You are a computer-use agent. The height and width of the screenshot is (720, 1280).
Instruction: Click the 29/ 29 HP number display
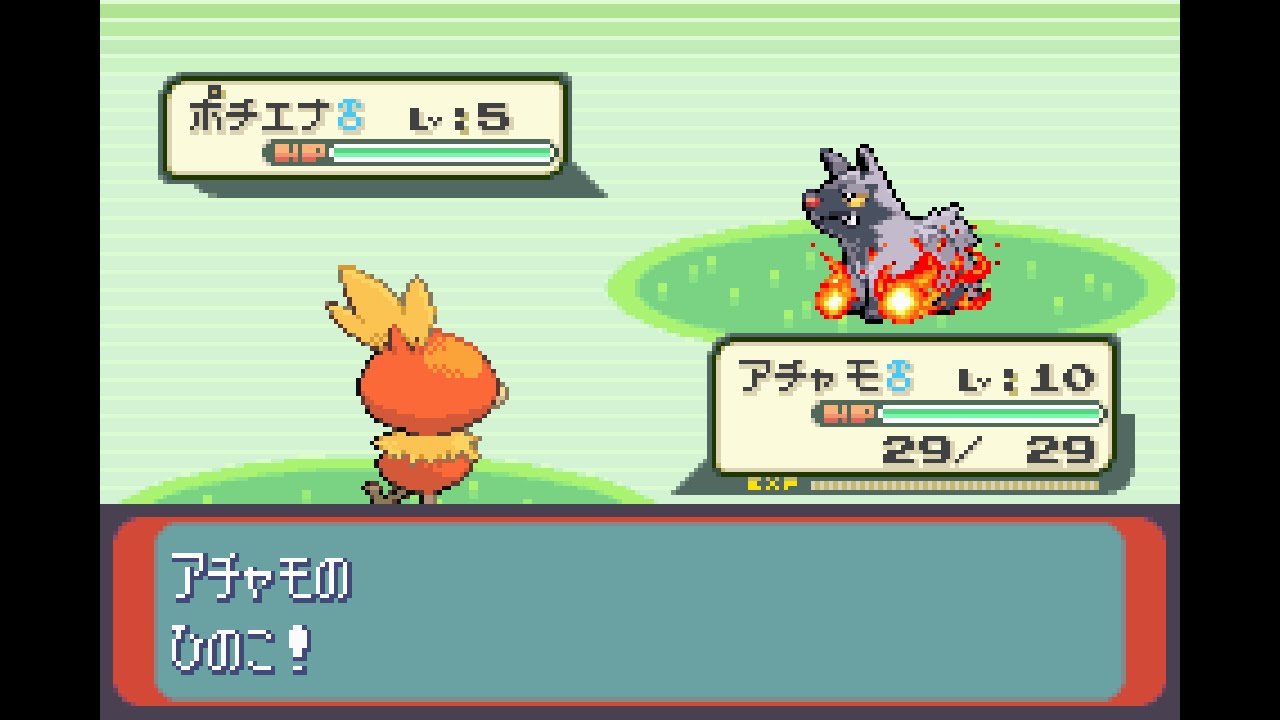click(x=990, y=450)
